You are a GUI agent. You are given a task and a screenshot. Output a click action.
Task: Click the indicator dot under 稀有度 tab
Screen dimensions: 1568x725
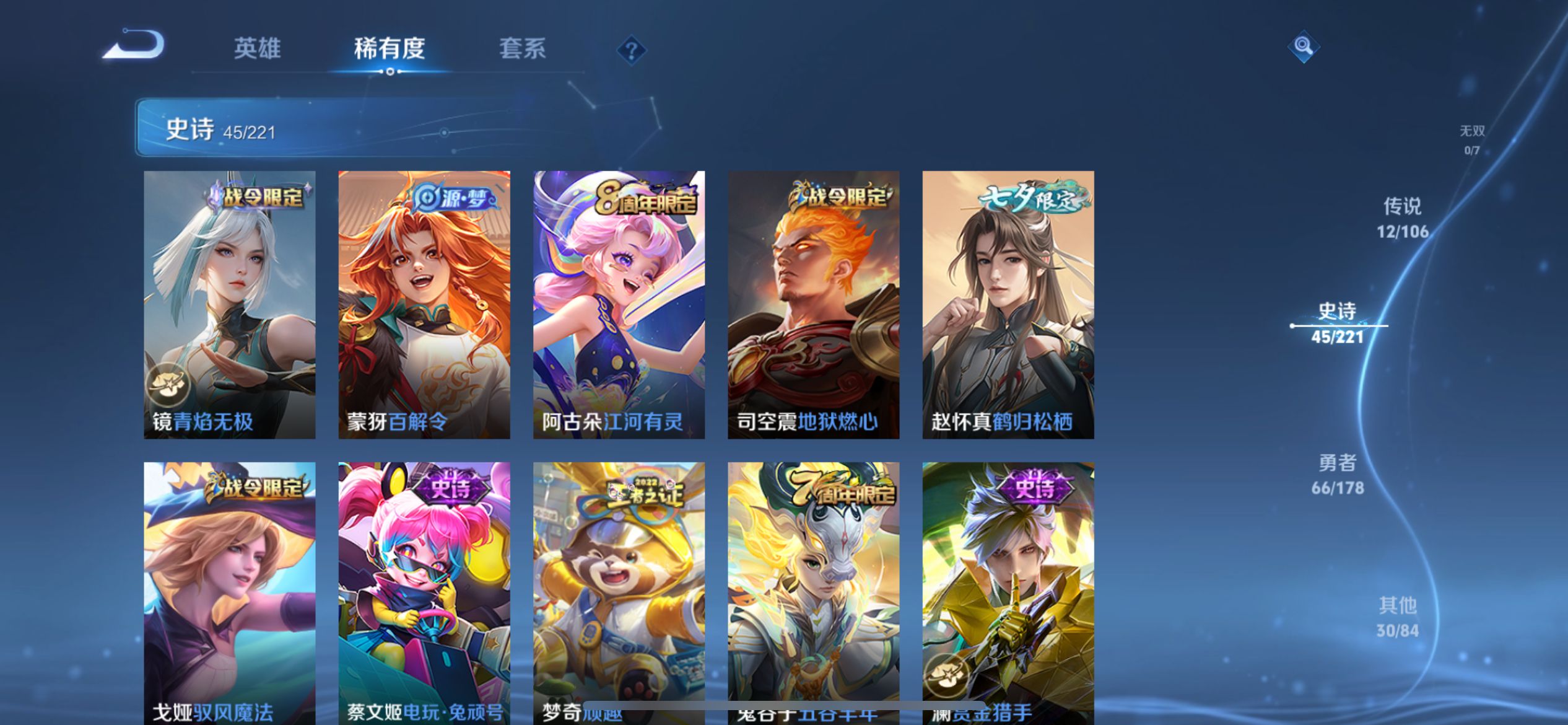click(x=389, y=72)
